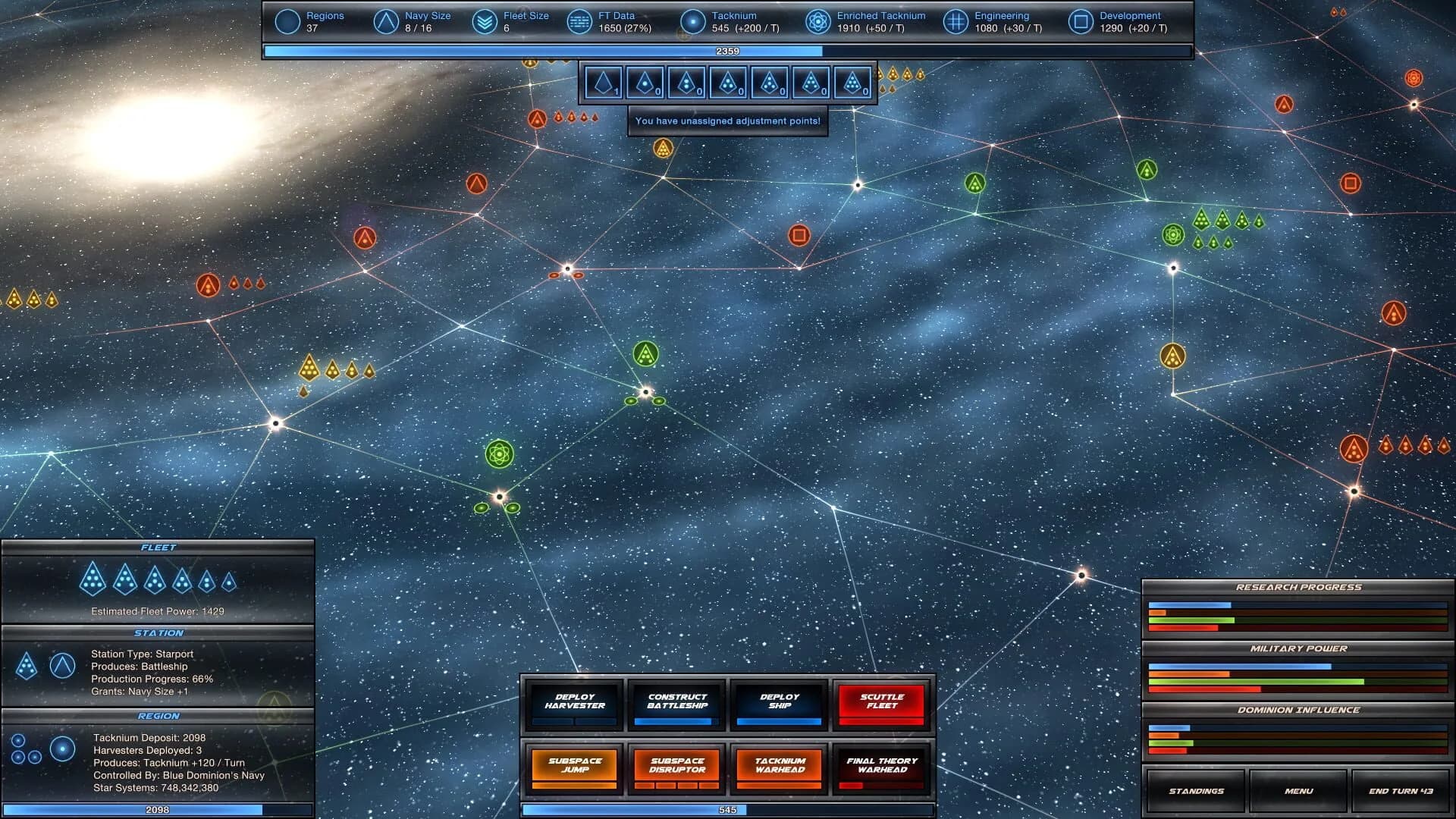Click the unassigned adjustment points notification
Image resolution: width=1456 pixels, height=819 pixels.
728,121
